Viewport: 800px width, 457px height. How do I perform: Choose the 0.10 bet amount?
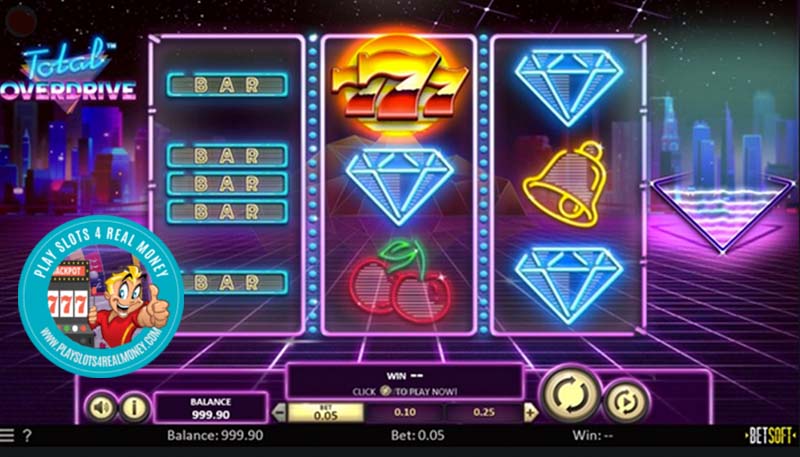click(x=405, y=412)
